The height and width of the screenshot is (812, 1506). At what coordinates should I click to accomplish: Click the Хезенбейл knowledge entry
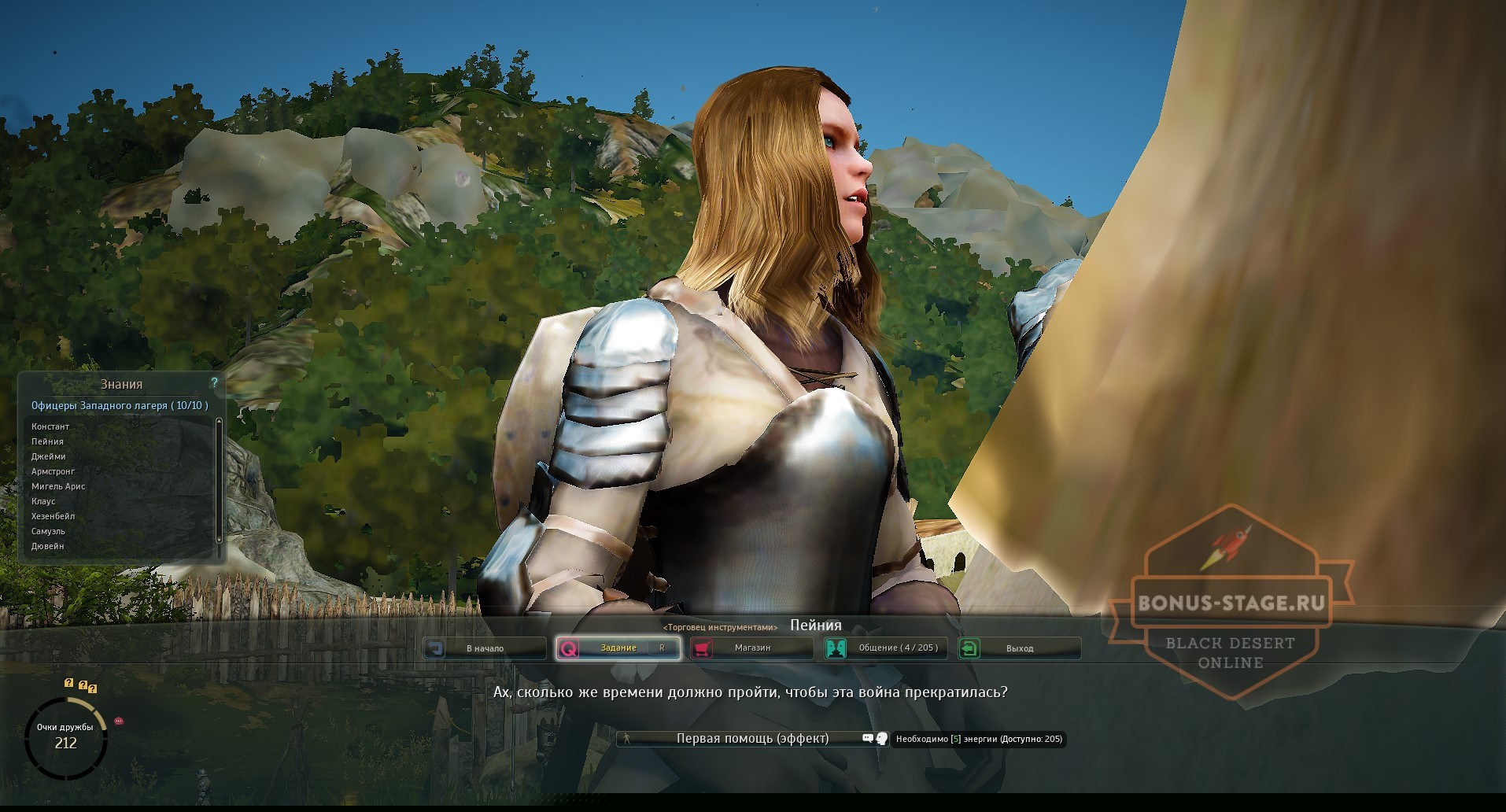click(x=52, y=515)
